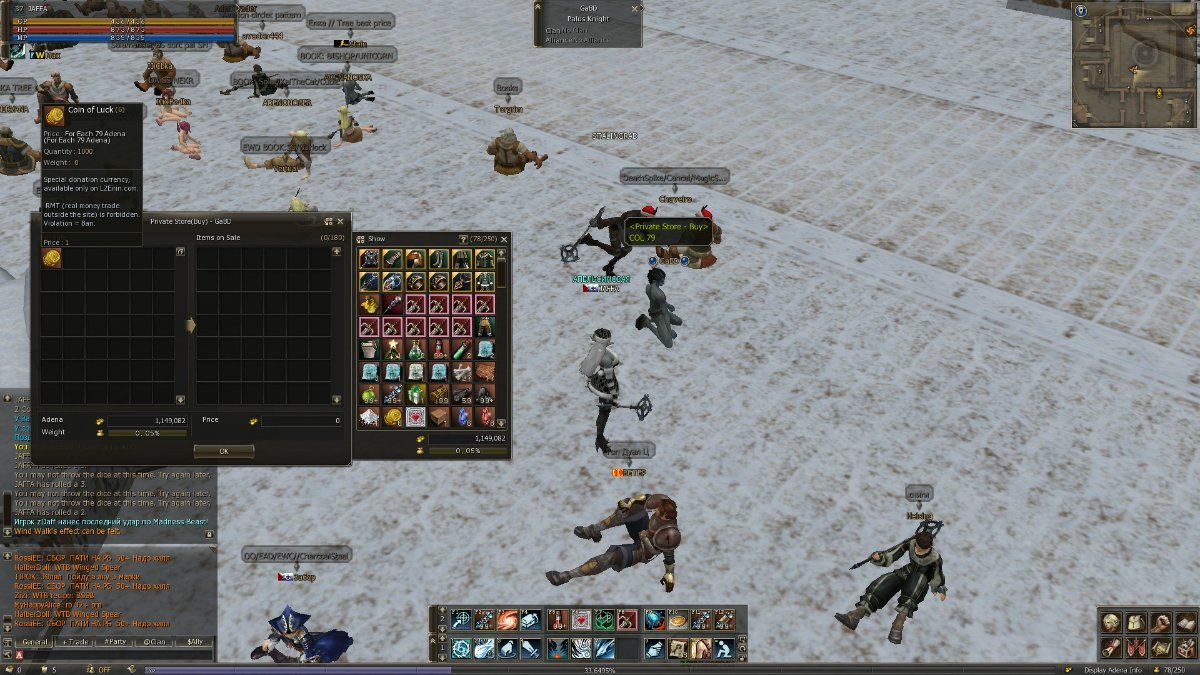Image resolution: width=1200 pixels, height=675 pixels.
Task: Open the Party chat tab
Action: [x=116, y=641]
